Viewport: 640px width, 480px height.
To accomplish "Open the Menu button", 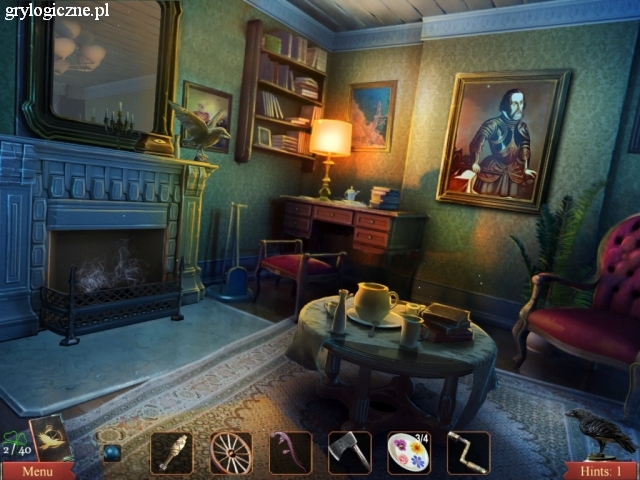I will pyautogui.click(x=37, y=471).
